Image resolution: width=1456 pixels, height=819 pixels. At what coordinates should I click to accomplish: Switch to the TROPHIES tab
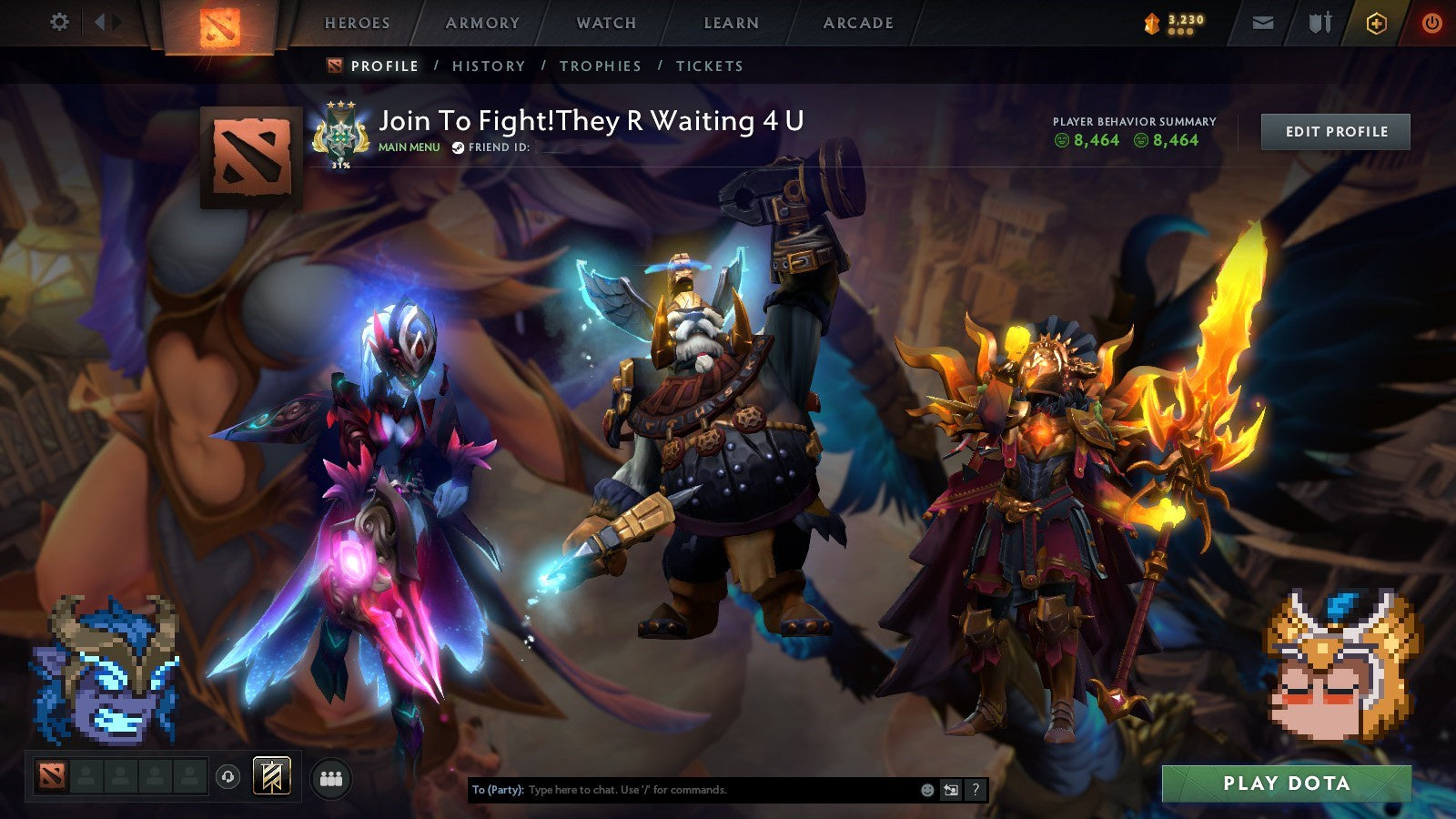pos(602,66)
